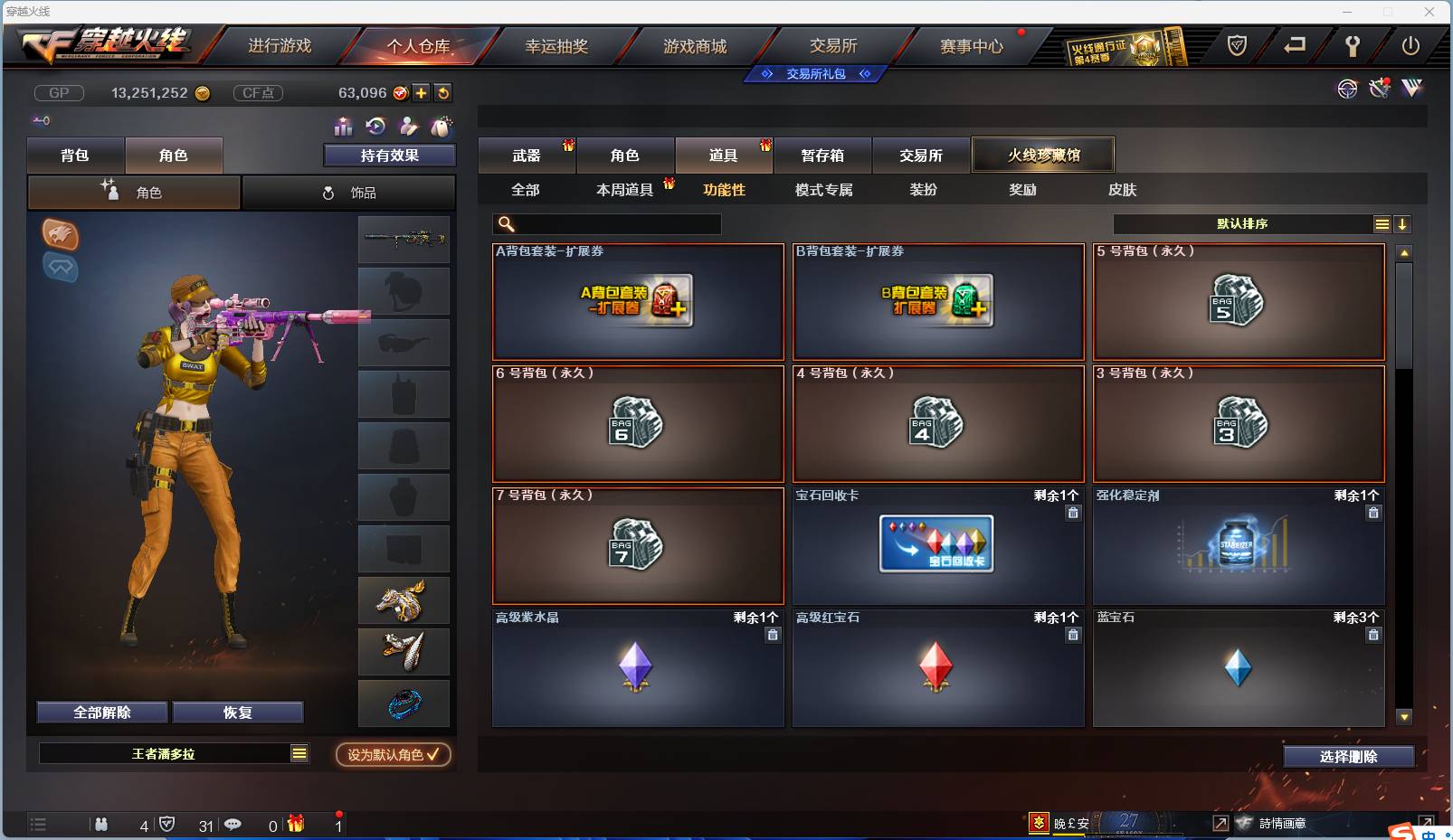Toggle the lion emblem on character preview
This screenshot has width=1453, height=840.
[60, 235]
